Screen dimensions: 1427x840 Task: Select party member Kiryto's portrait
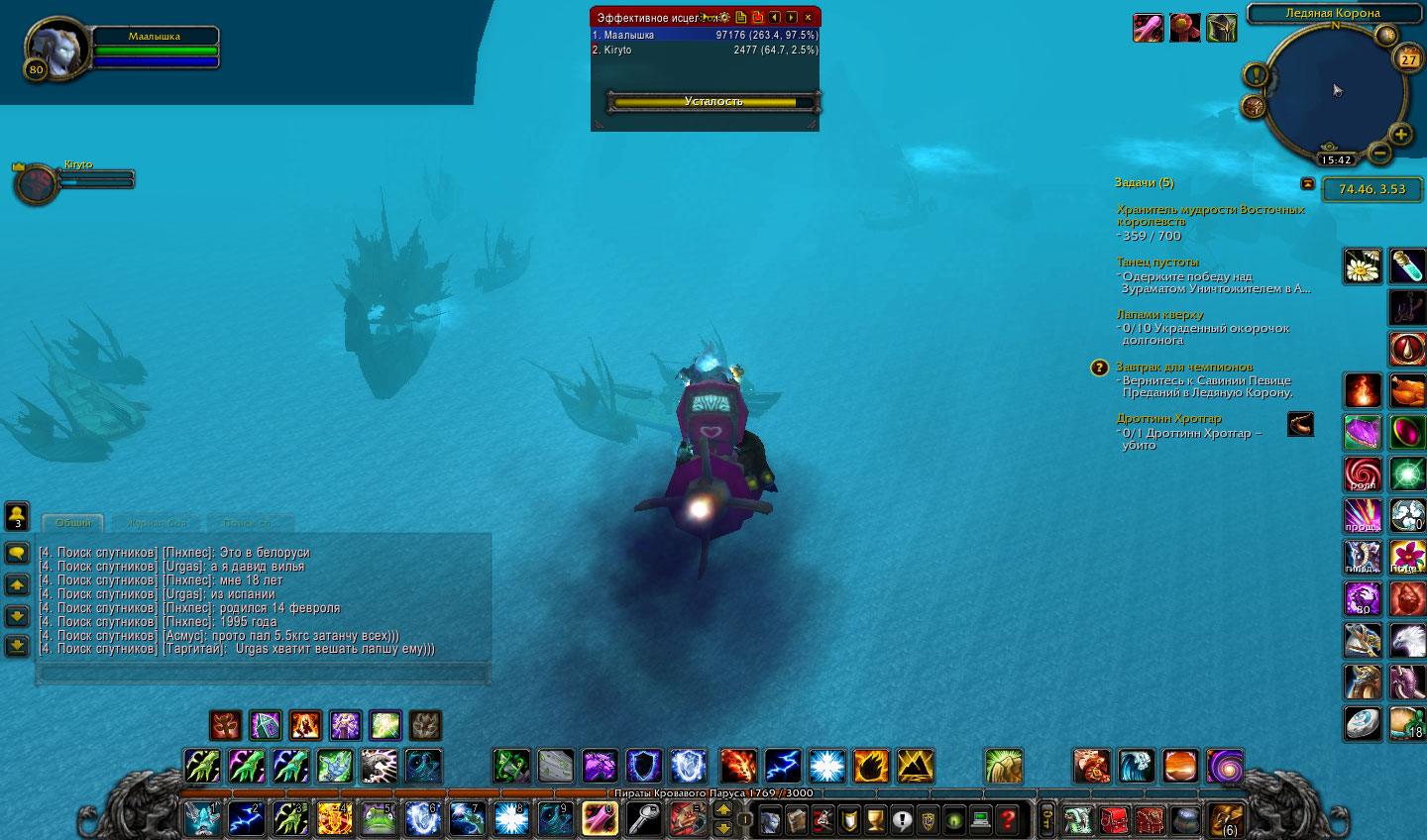(x=37, y=184)
